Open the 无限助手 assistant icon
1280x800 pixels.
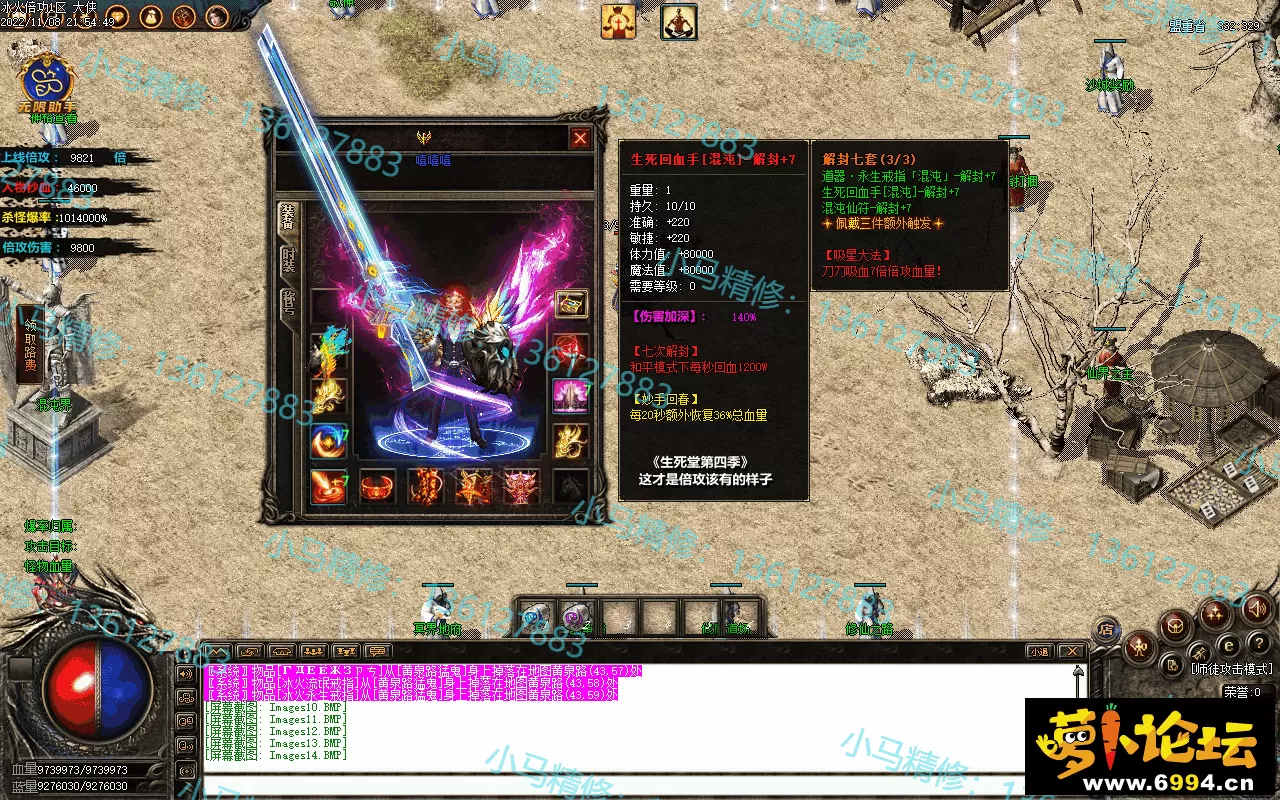click(x=46, y=84)
